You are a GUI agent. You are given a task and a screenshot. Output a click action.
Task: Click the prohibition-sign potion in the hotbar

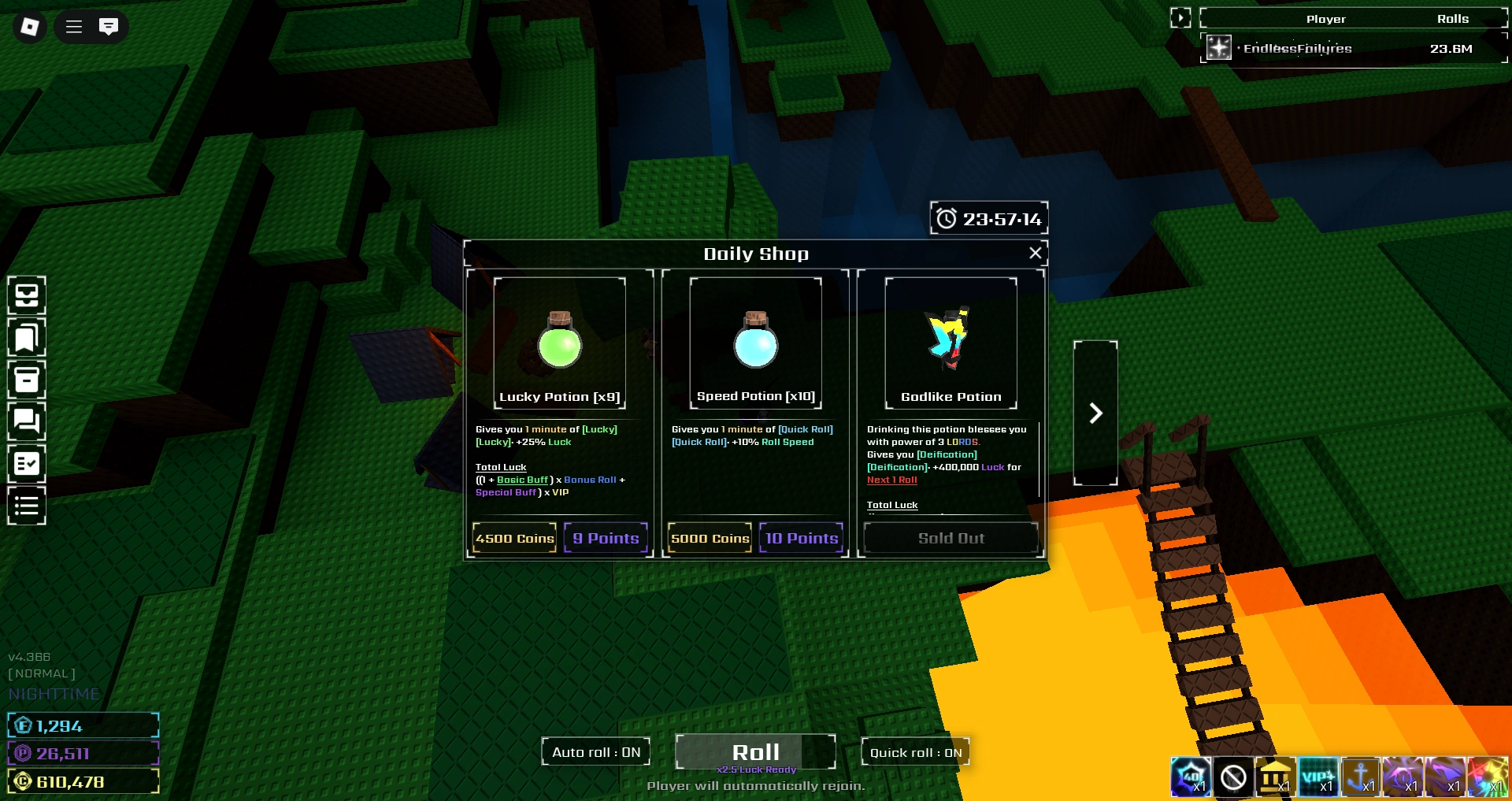[1234, 777]
